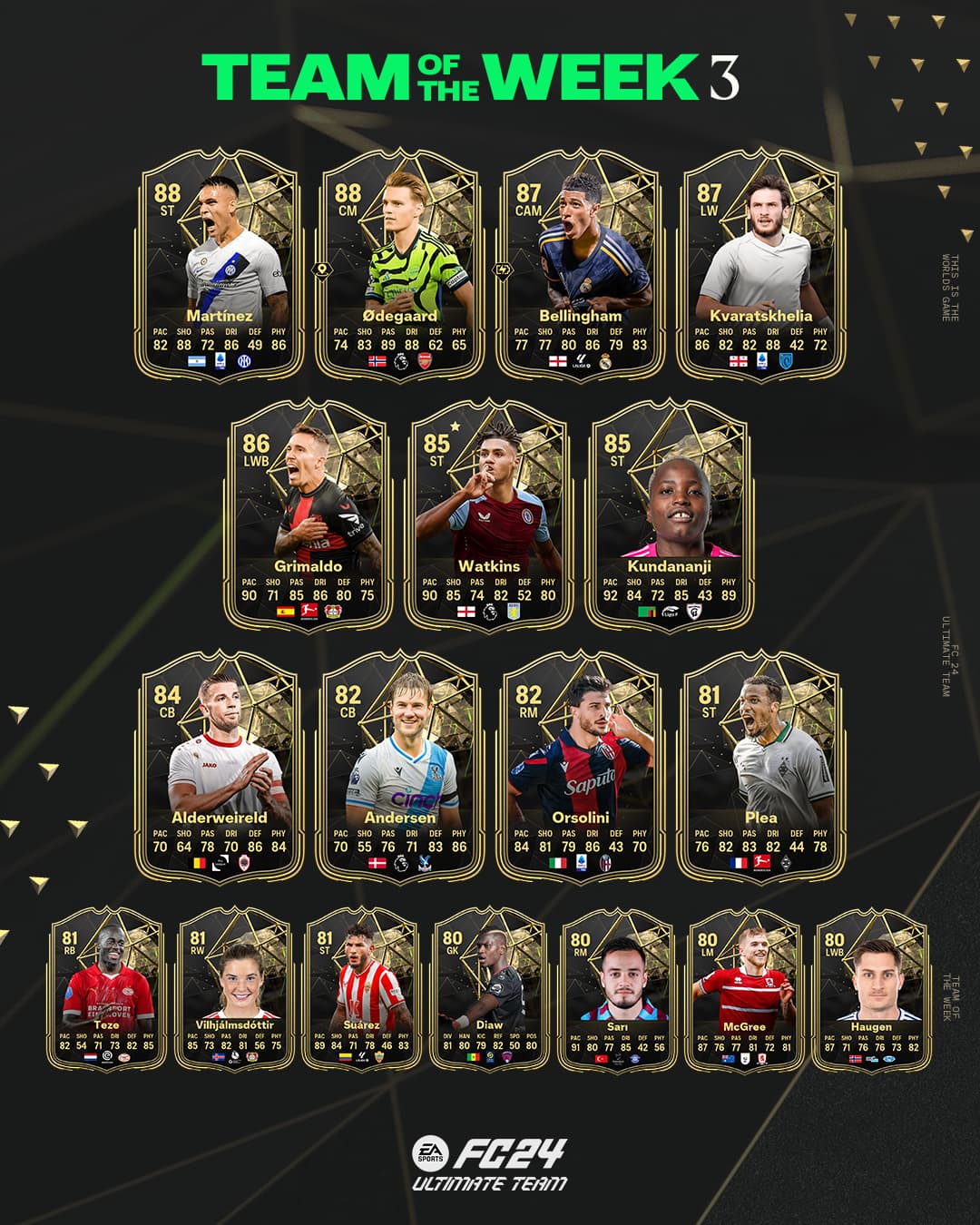Pick the Bellingham 87 CAM card
980x1225 pixels.
580,263
